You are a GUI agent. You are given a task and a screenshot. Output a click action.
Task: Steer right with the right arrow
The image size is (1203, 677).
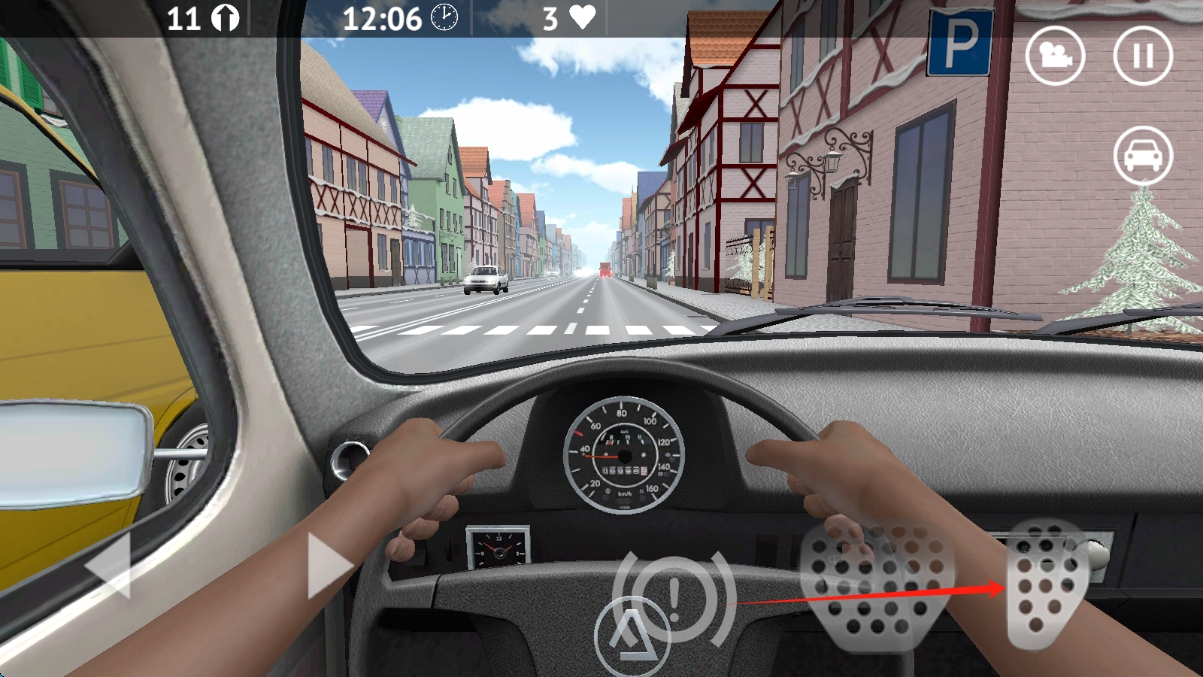pyautogui.click(x=328, y=565)
